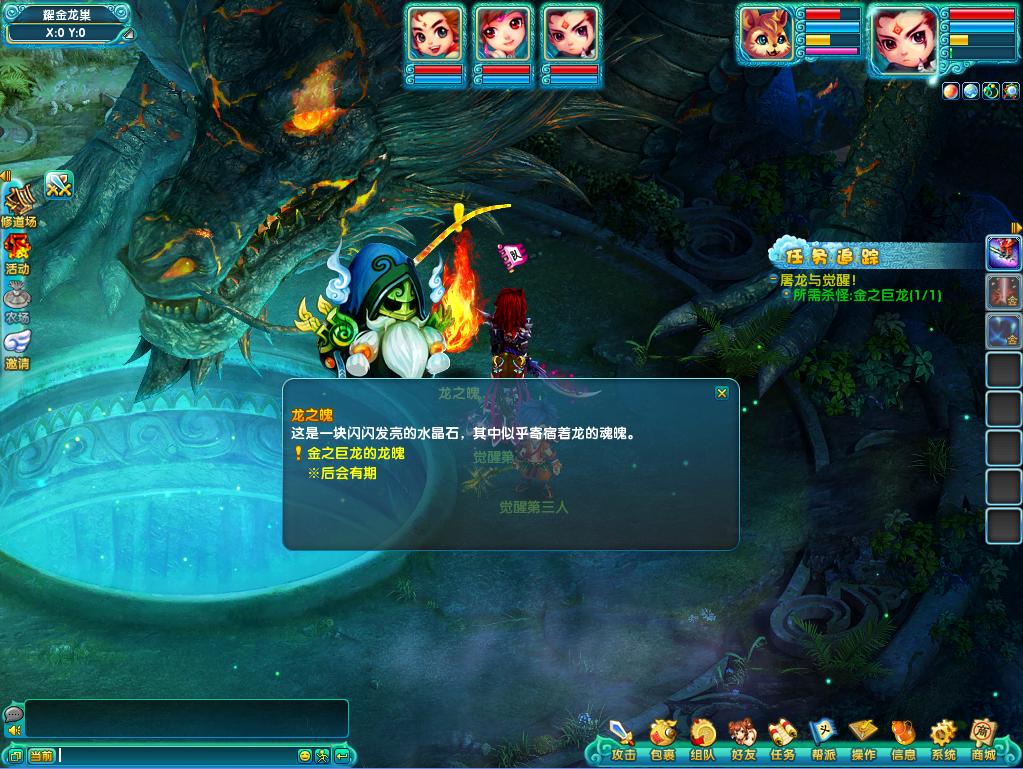Open the 商城 shop
The image size is (1023, 769).
click(984, 741)
